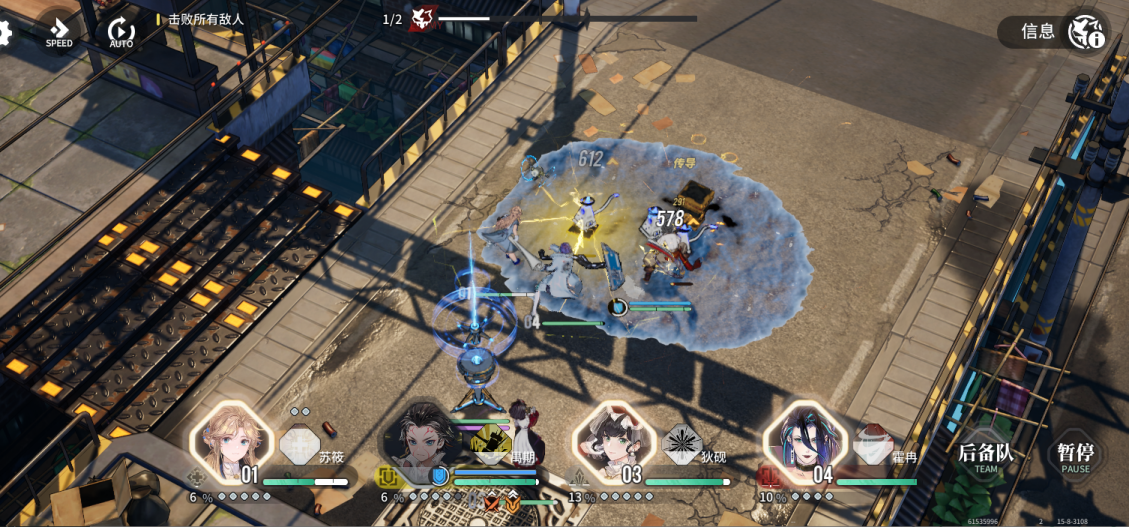Select character 01 苏筱 portrait
Viewport: 1129px width, 527px height.
(x=233, y=442)
